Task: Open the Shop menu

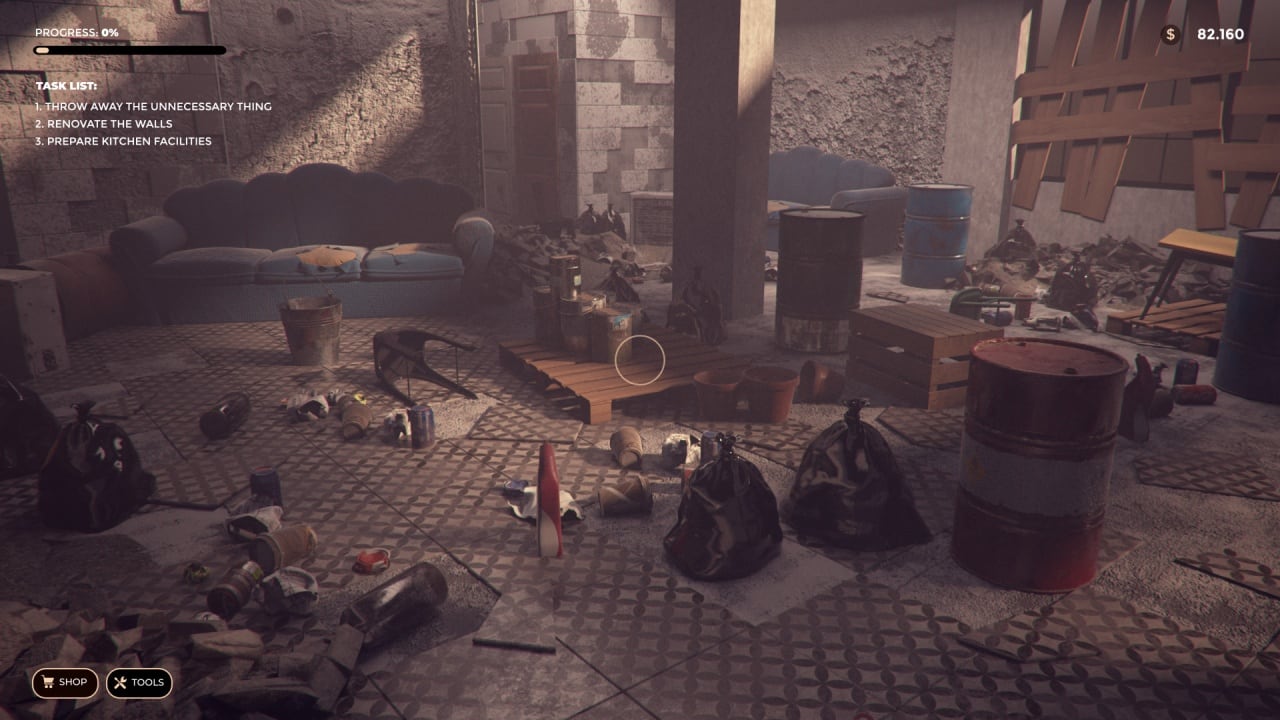Action: pos(65,683)
